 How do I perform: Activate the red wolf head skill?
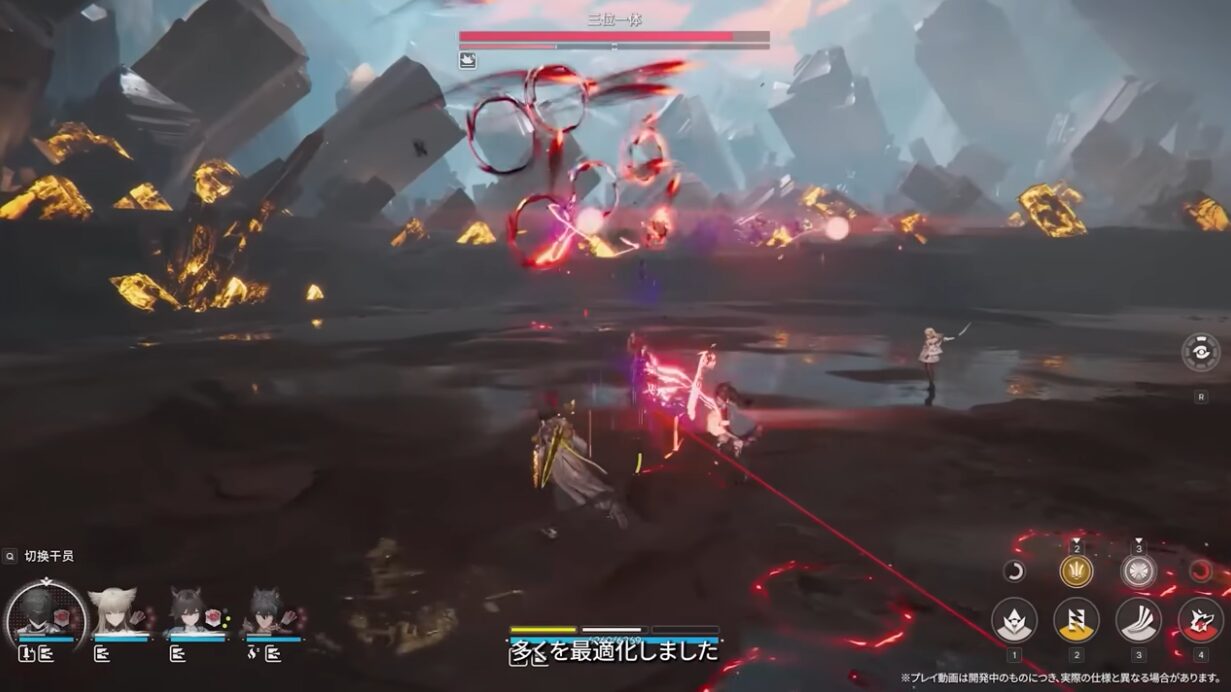pyautogui.click(x=1200, y=620)
